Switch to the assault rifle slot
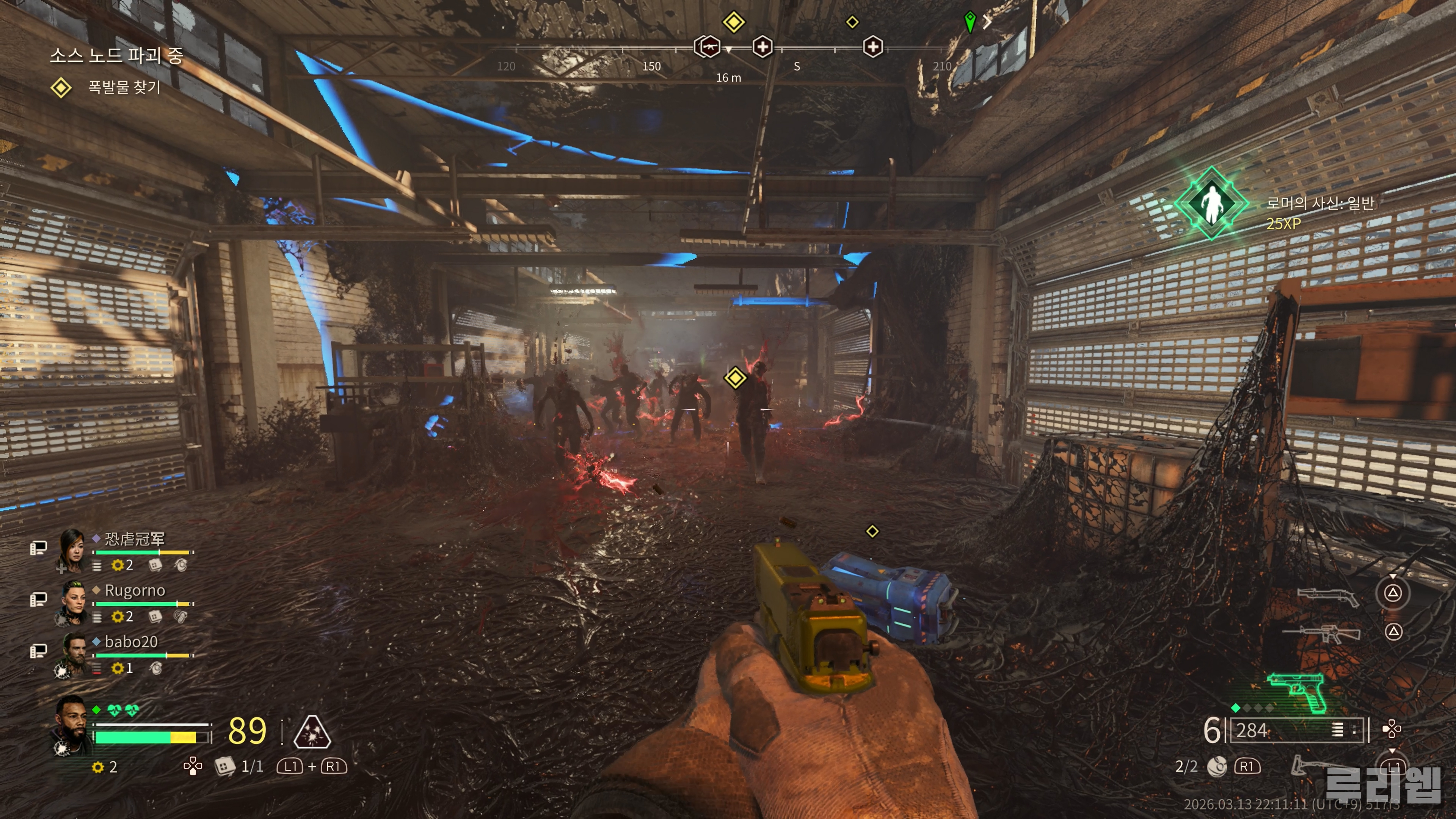Screen dimensions: 1456x819 tap(1322, 634)
